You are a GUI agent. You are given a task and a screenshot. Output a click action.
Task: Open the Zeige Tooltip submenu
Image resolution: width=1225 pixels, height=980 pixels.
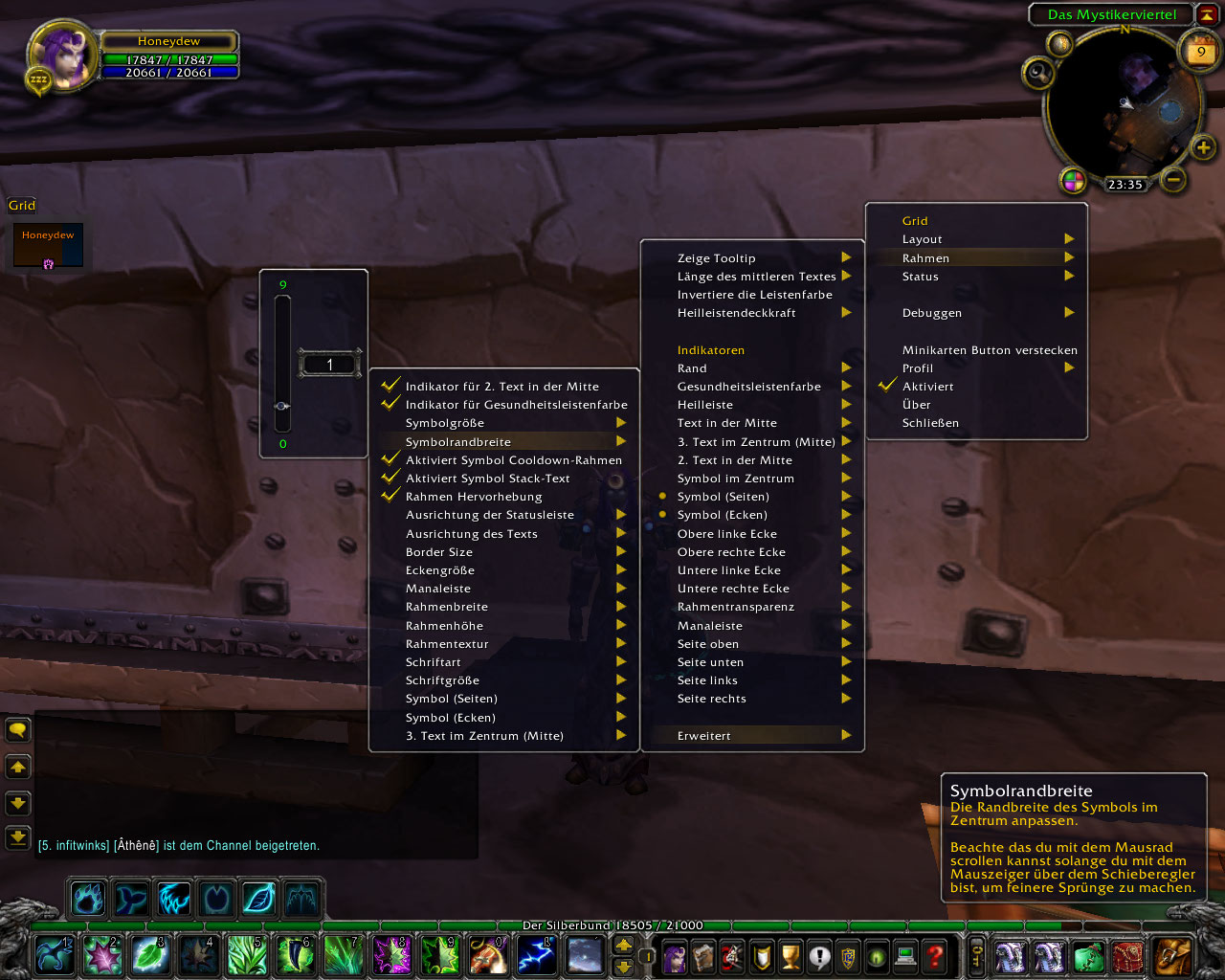pos(717,258)
